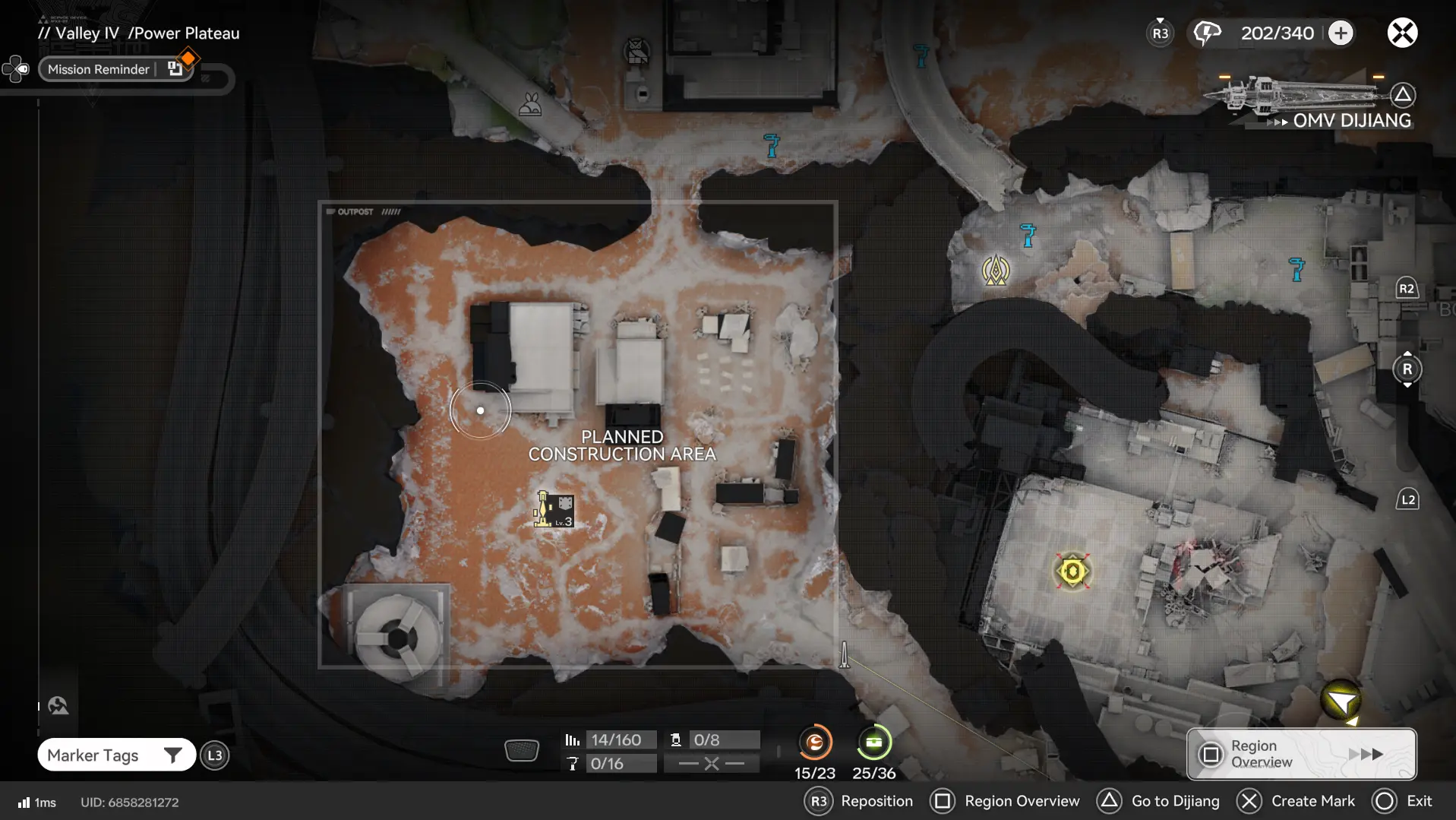
Task: Add stamina with the plus button
Action: (x=1341, y=33)
